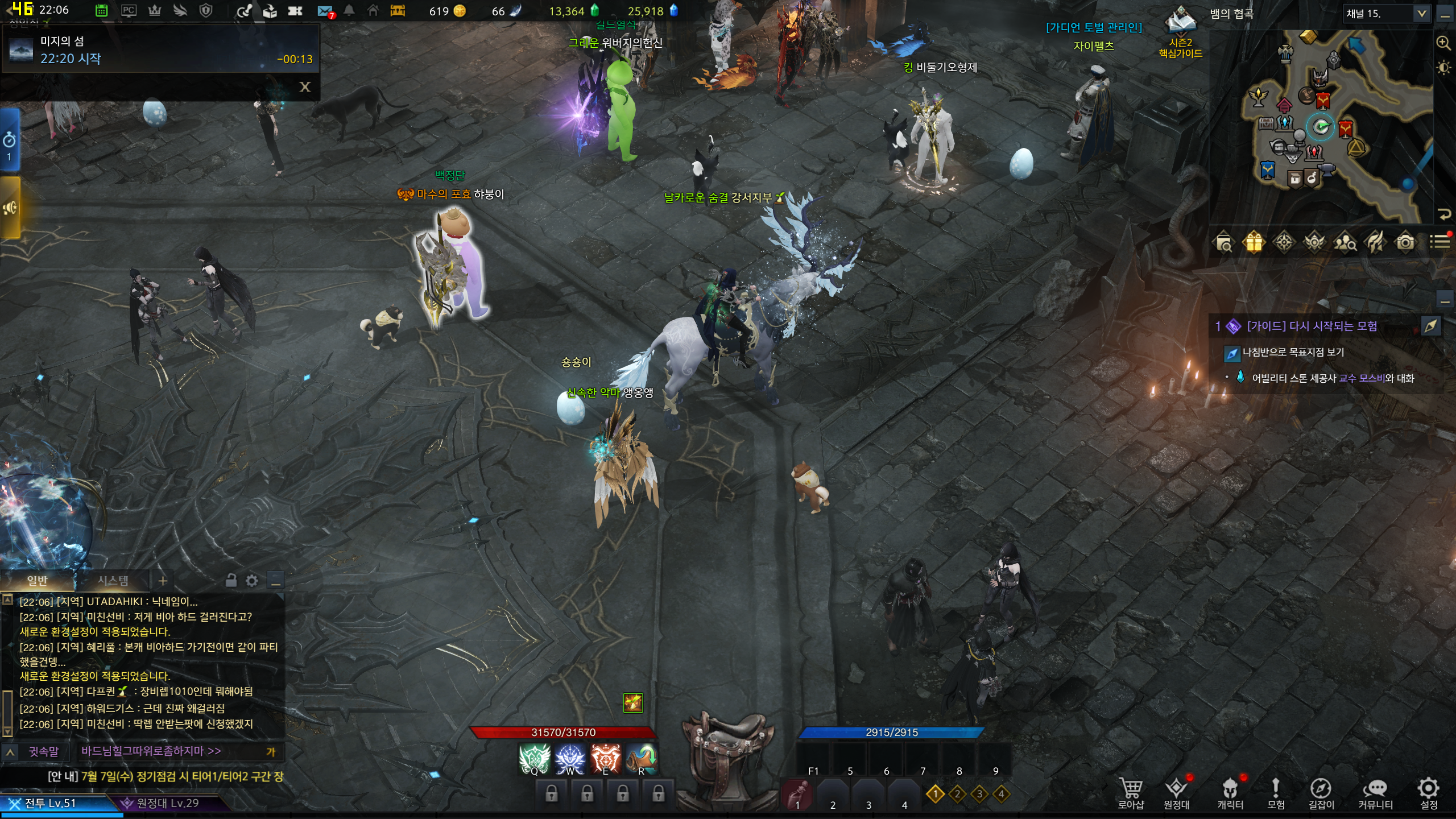
Task: Open the 길잡이 guide menu
Action: (x=1321, y=792)
